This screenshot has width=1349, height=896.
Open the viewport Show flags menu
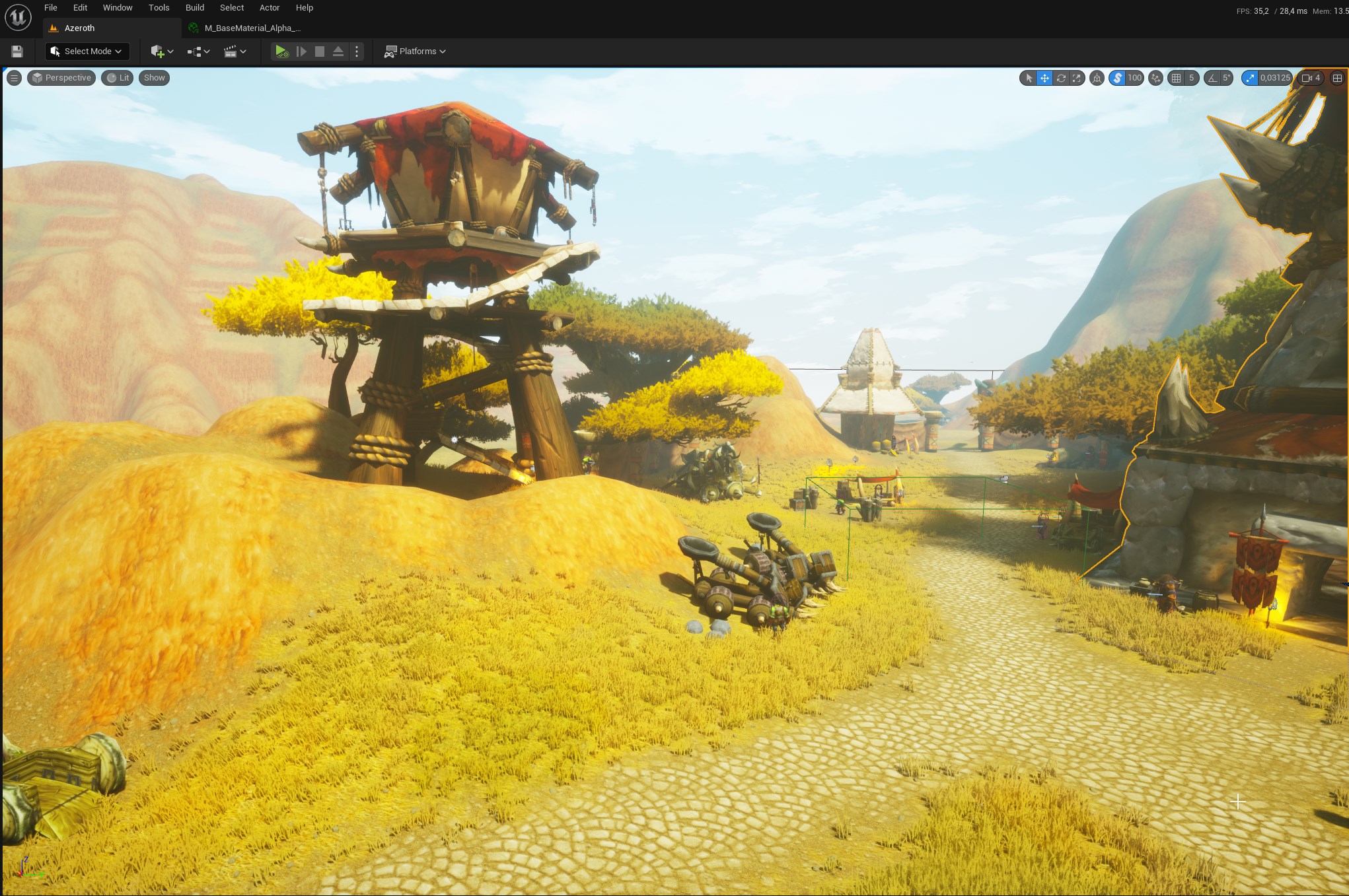point(154,78)
